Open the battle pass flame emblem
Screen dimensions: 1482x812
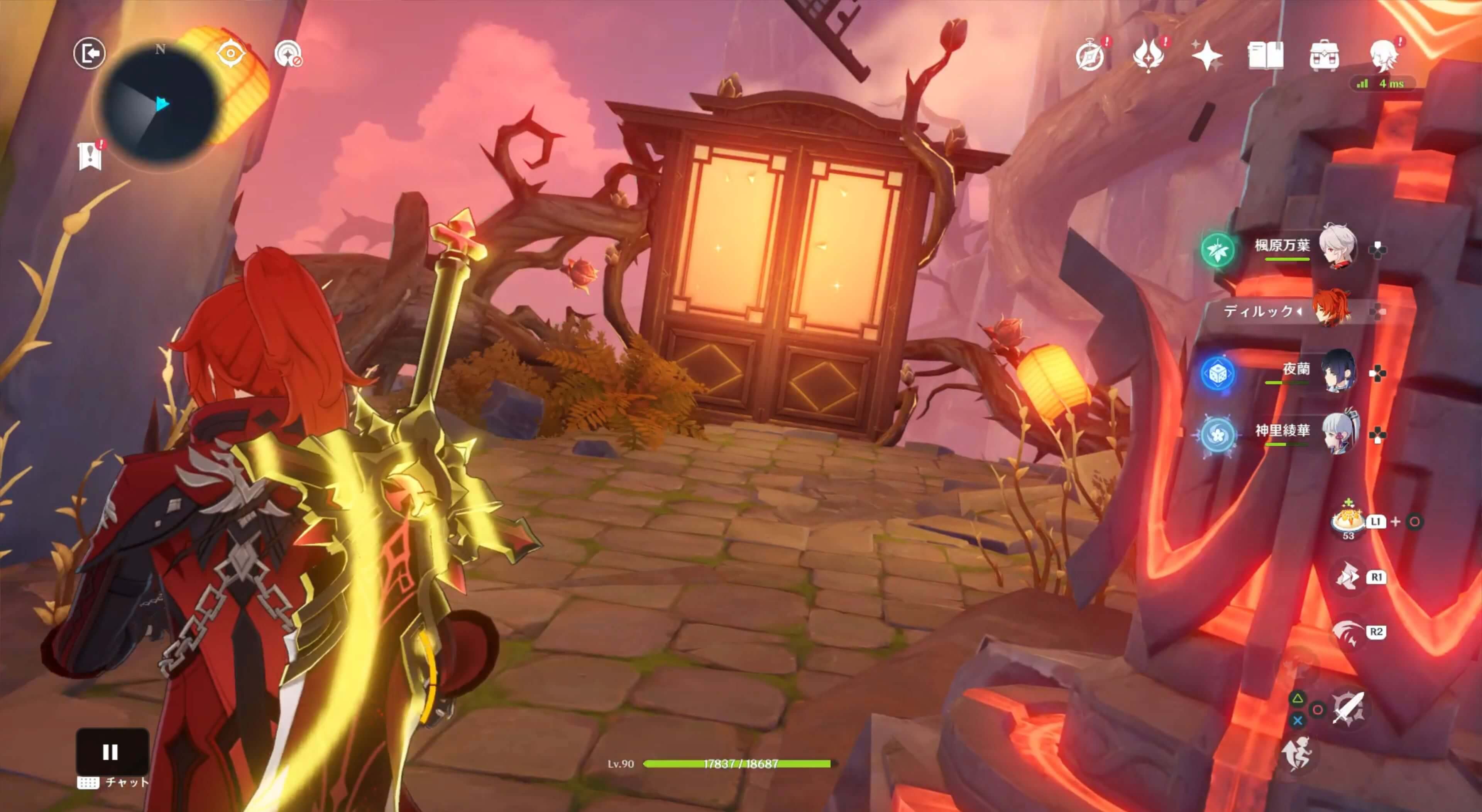pos(1148,56)
